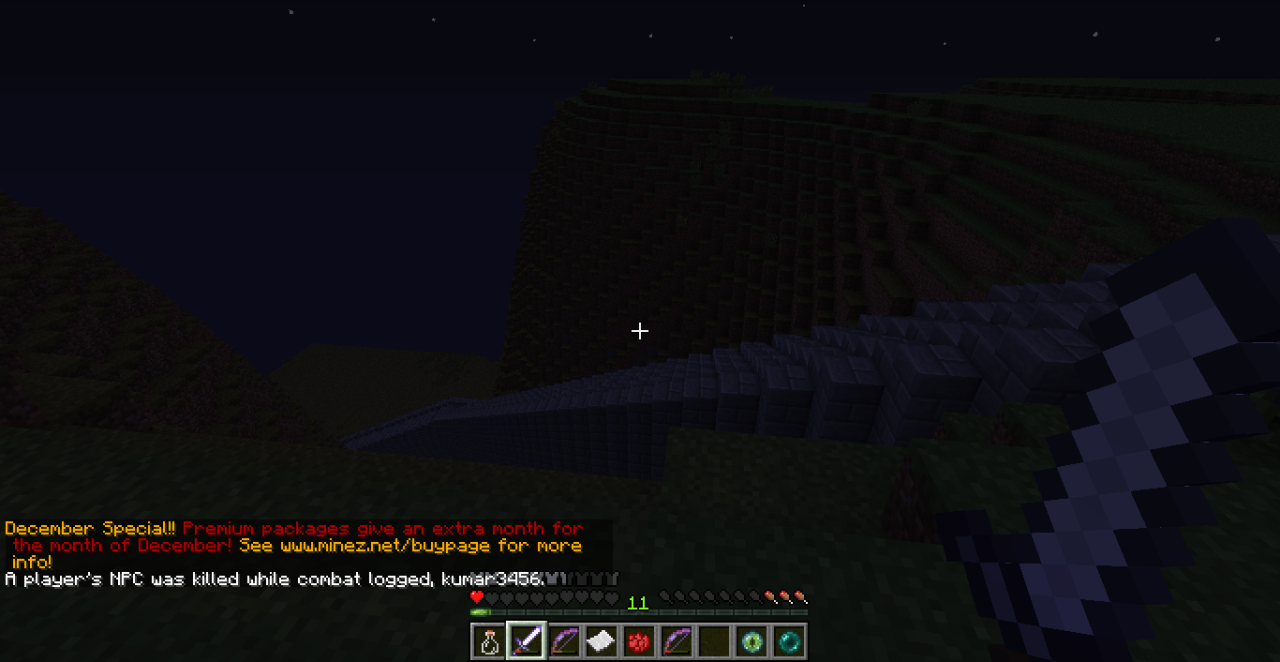Select the glass bottle hotbar slot

(489, 641)
